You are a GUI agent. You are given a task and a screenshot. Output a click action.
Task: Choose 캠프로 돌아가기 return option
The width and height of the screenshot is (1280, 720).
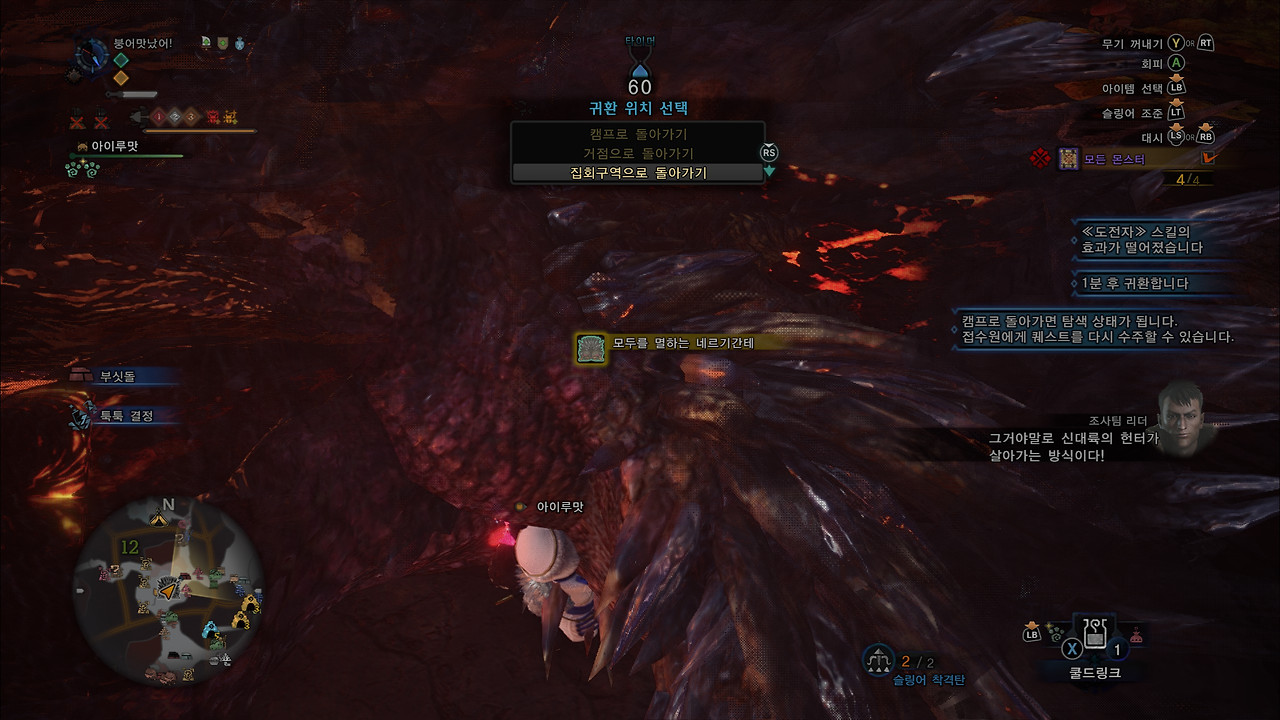pyautogui.click(x=637, y=134)
